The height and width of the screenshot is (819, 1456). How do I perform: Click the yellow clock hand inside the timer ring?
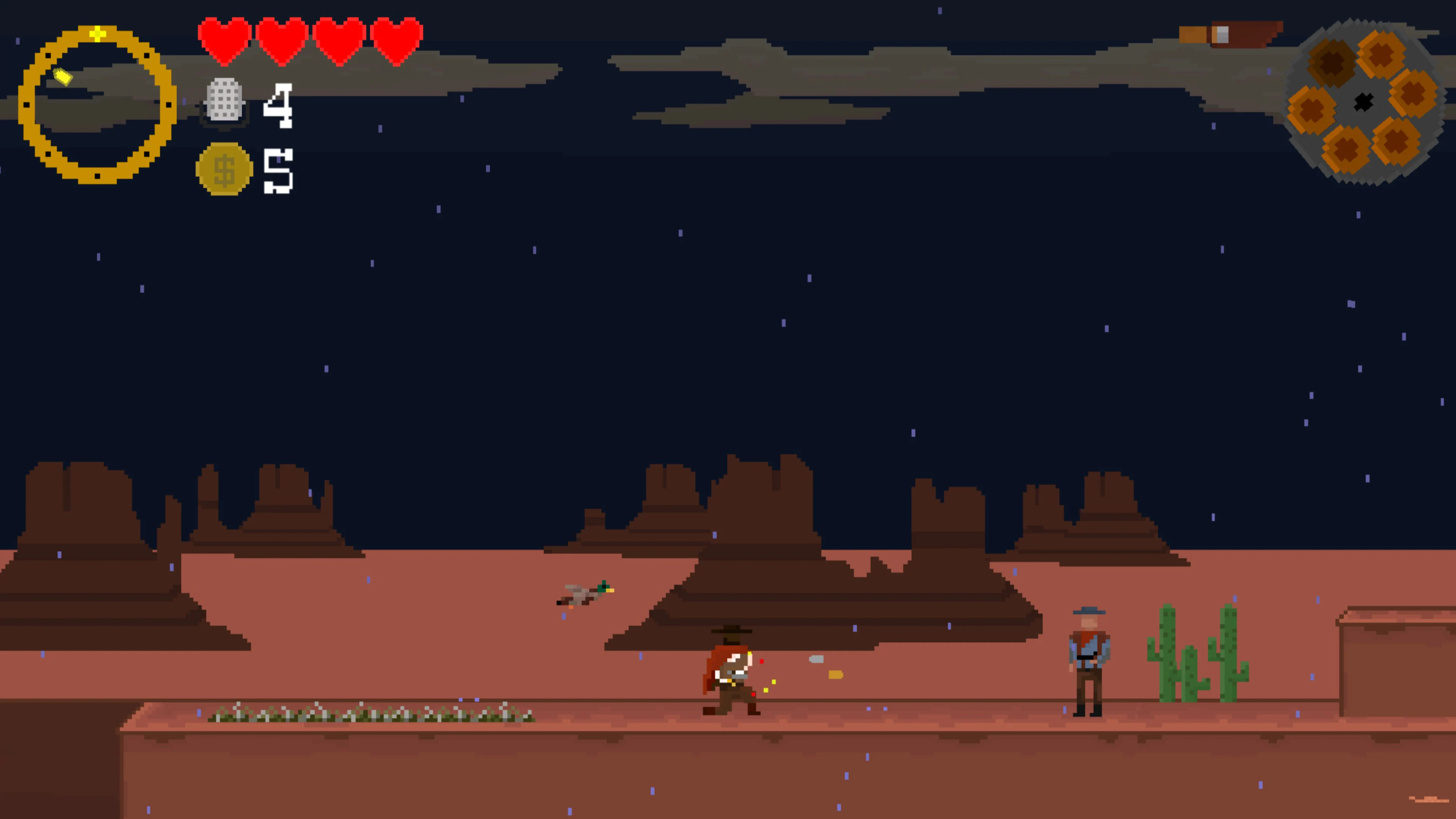point(62,76)
